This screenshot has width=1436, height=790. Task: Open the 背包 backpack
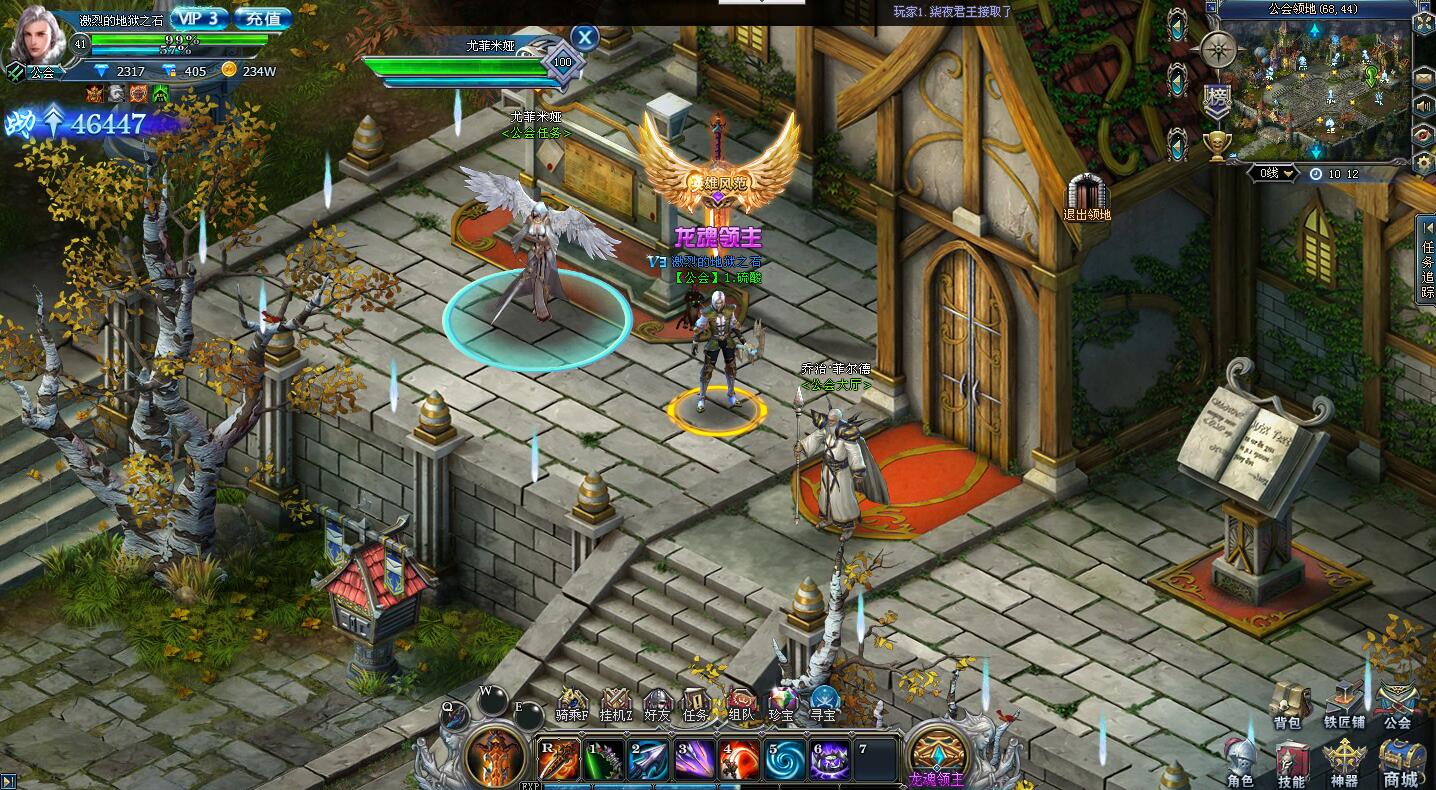click(x=1287, y=704)
